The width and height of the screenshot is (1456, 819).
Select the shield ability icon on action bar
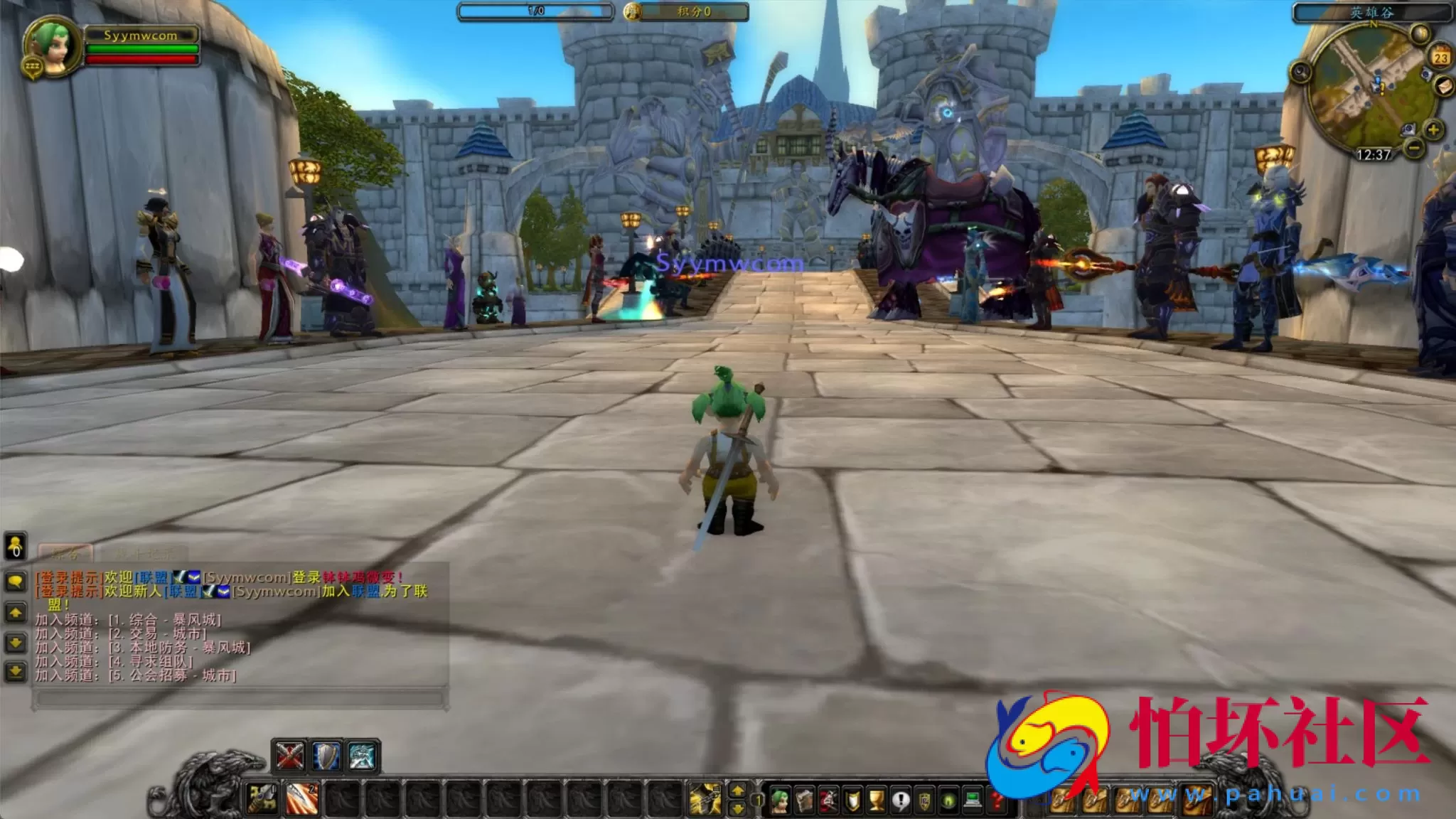point(326,757)
